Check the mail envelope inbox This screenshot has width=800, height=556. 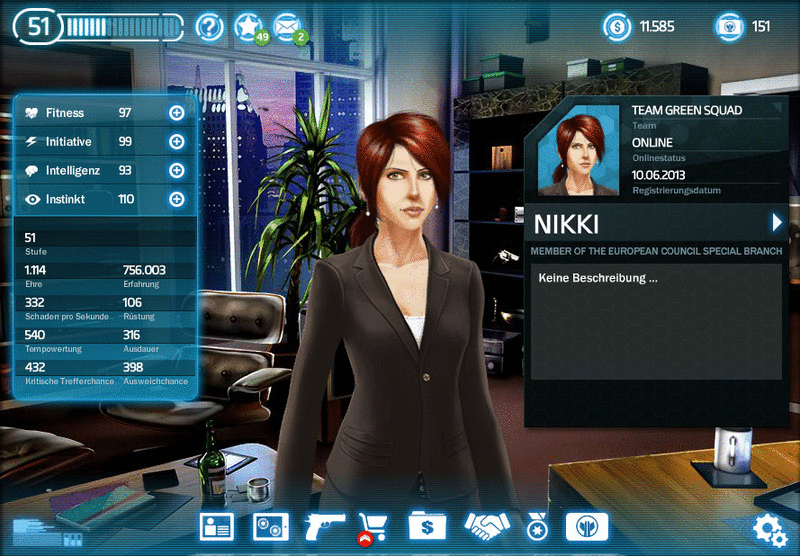(288, 27)
